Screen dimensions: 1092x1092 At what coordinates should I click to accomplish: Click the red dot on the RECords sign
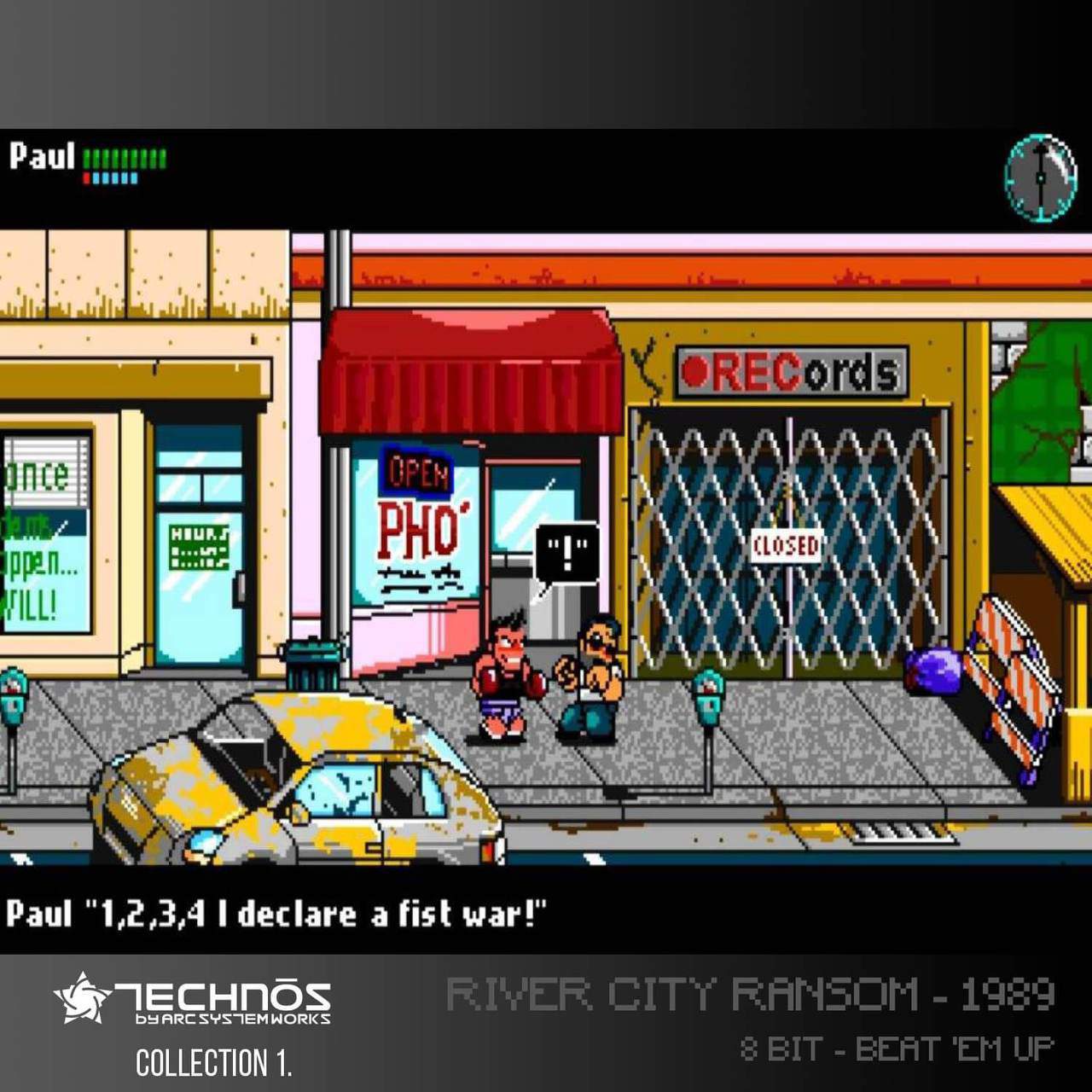click(x=695, y=370)
